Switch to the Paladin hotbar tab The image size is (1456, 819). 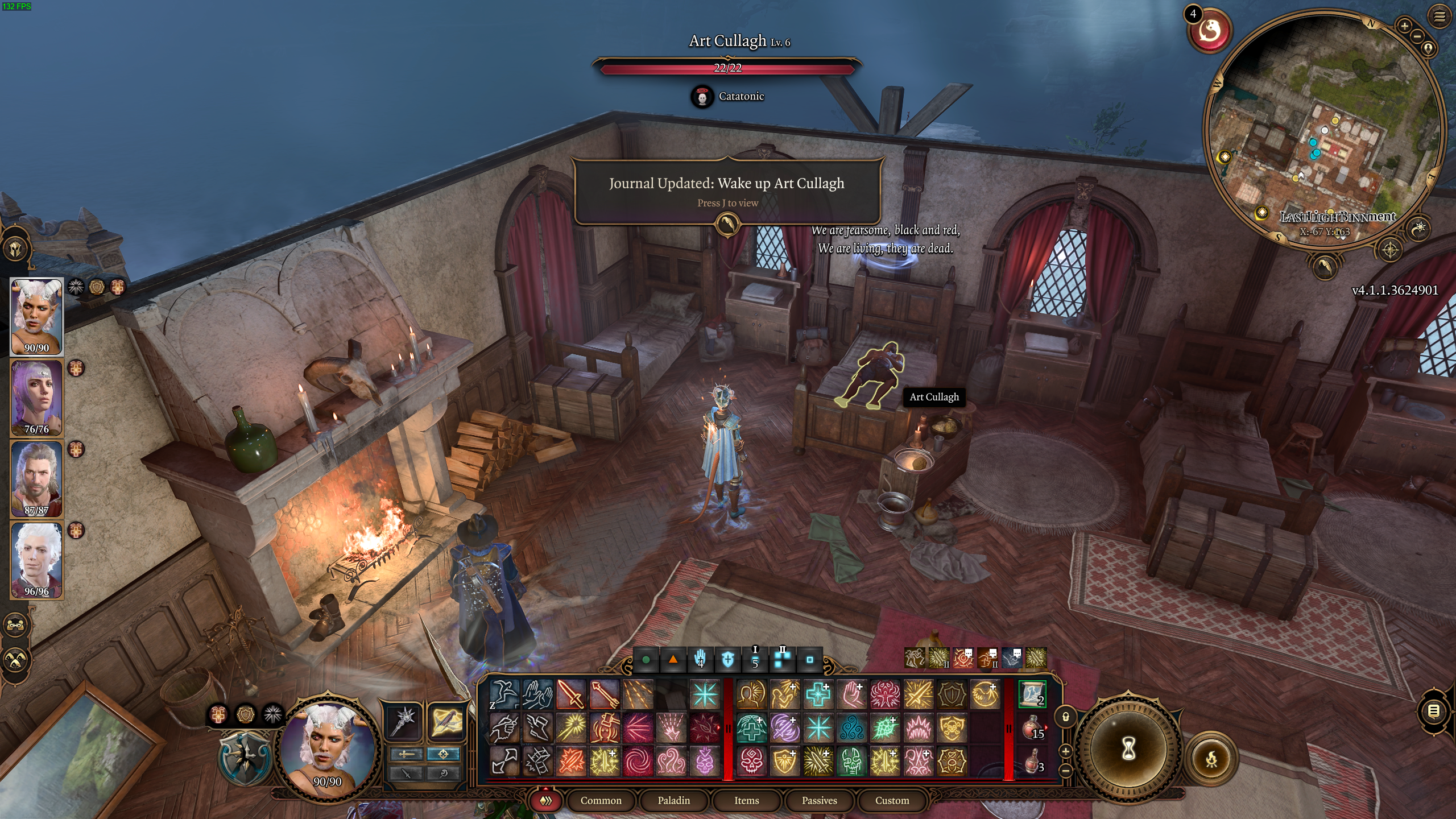(674, 800)
